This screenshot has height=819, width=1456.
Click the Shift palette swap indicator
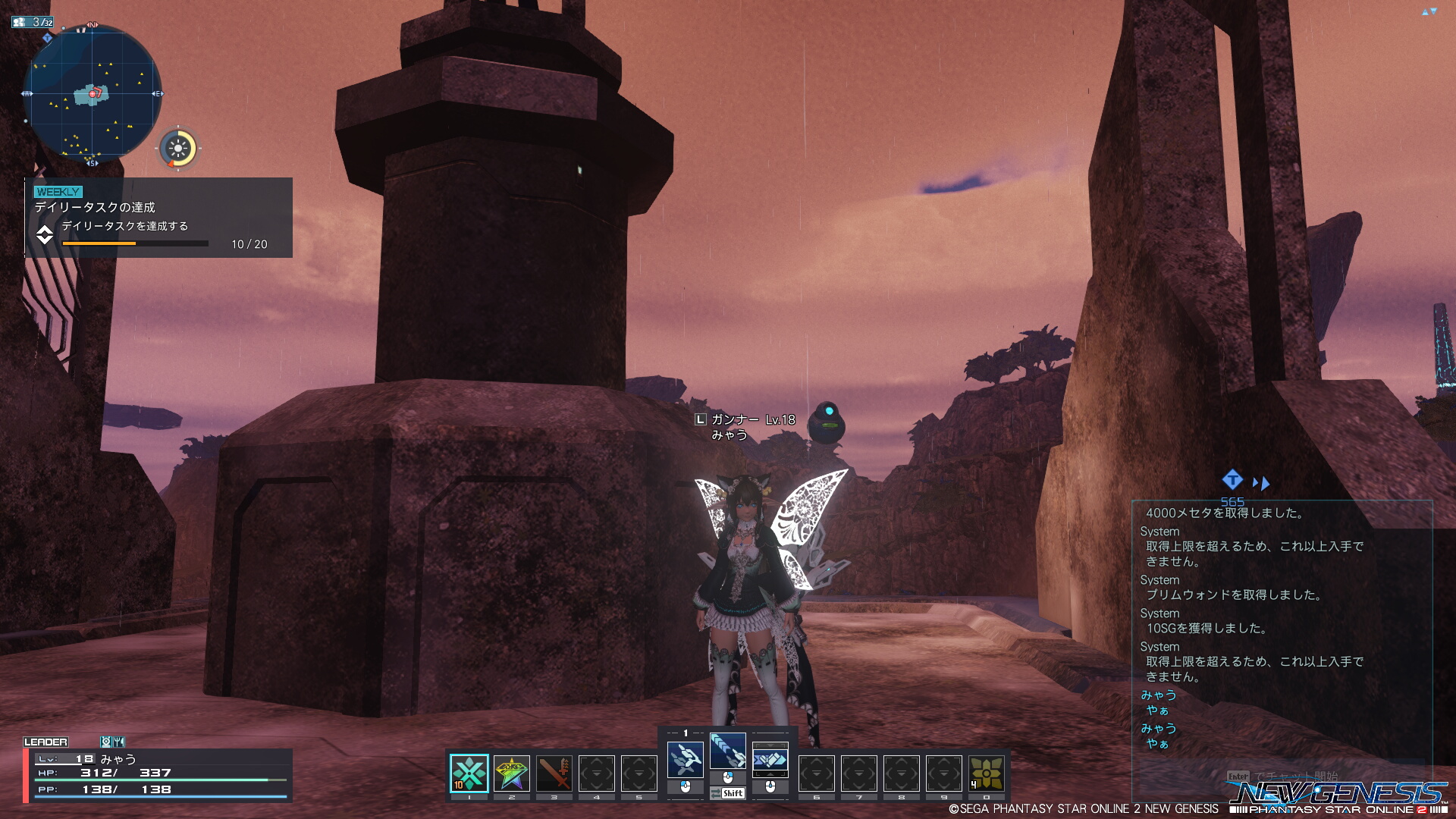click(728, 793)
